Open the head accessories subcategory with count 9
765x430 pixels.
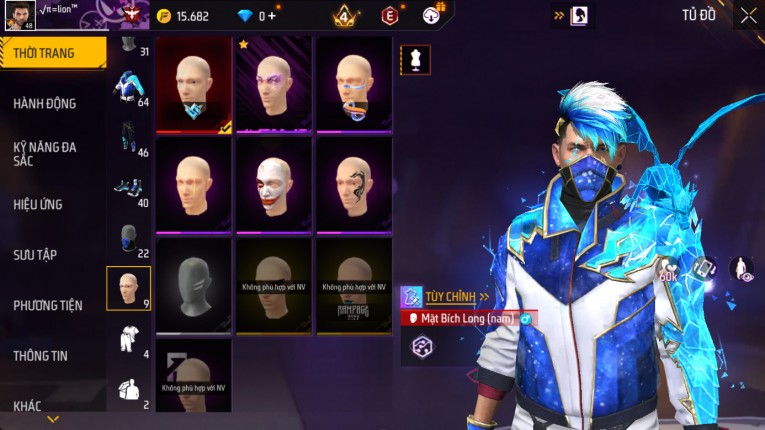point(128,288)
